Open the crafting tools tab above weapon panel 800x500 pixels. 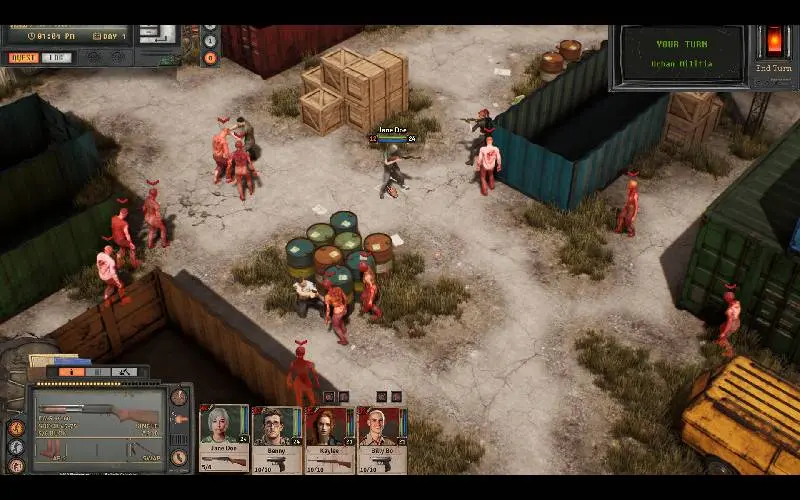(125, 372)
